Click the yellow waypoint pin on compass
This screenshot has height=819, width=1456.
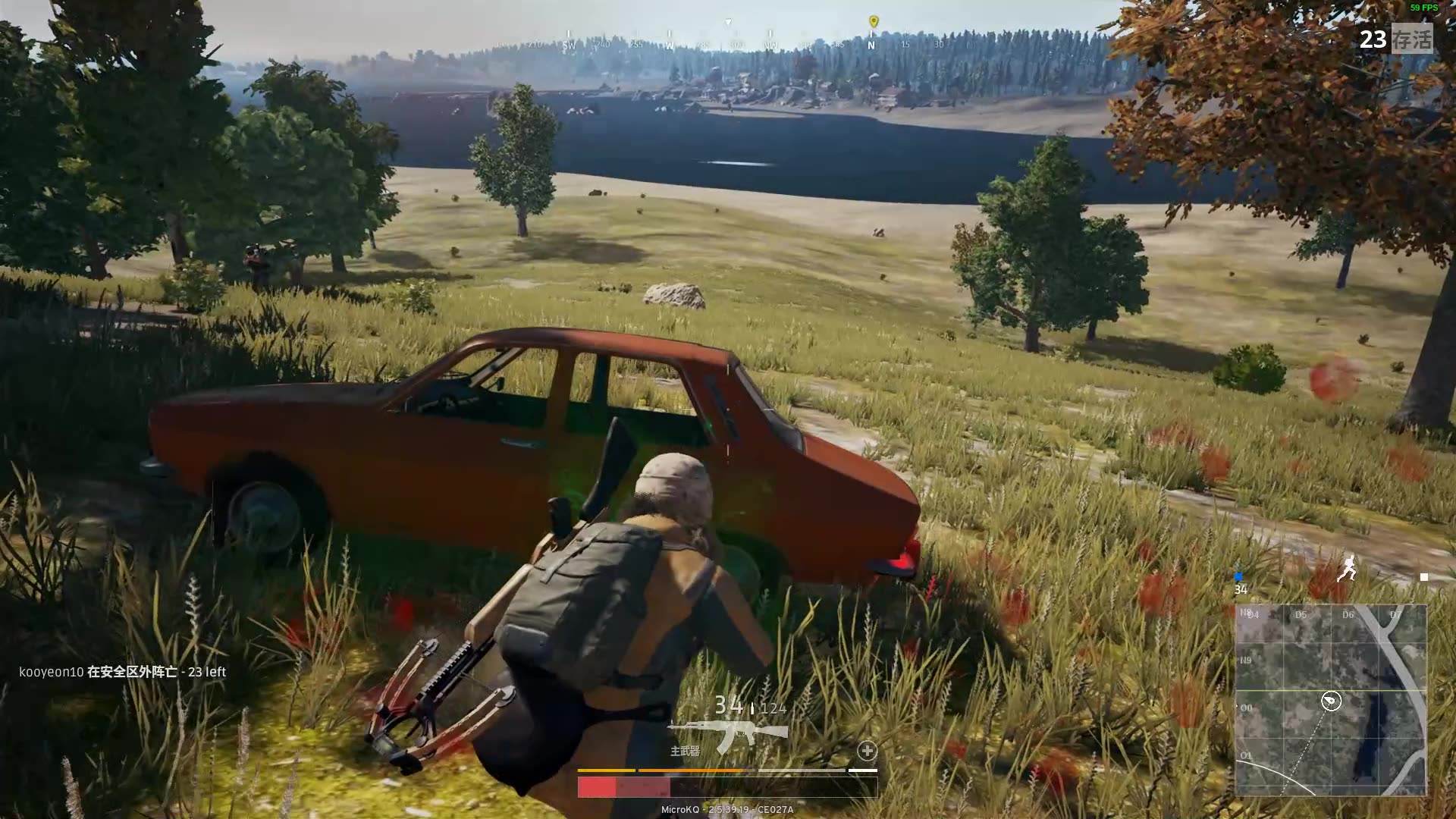coord(873,21)
